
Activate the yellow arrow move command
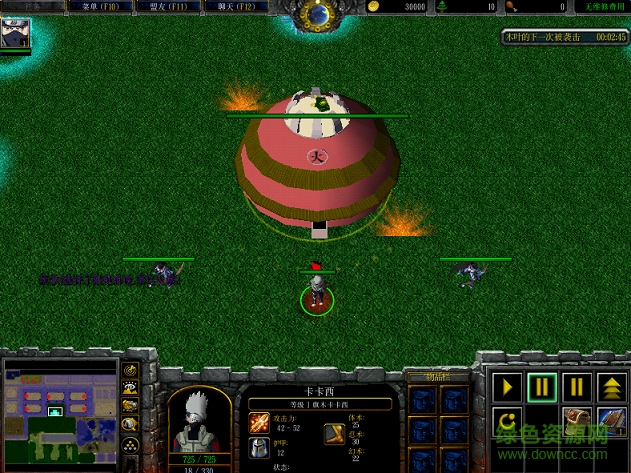click(508, 386)
